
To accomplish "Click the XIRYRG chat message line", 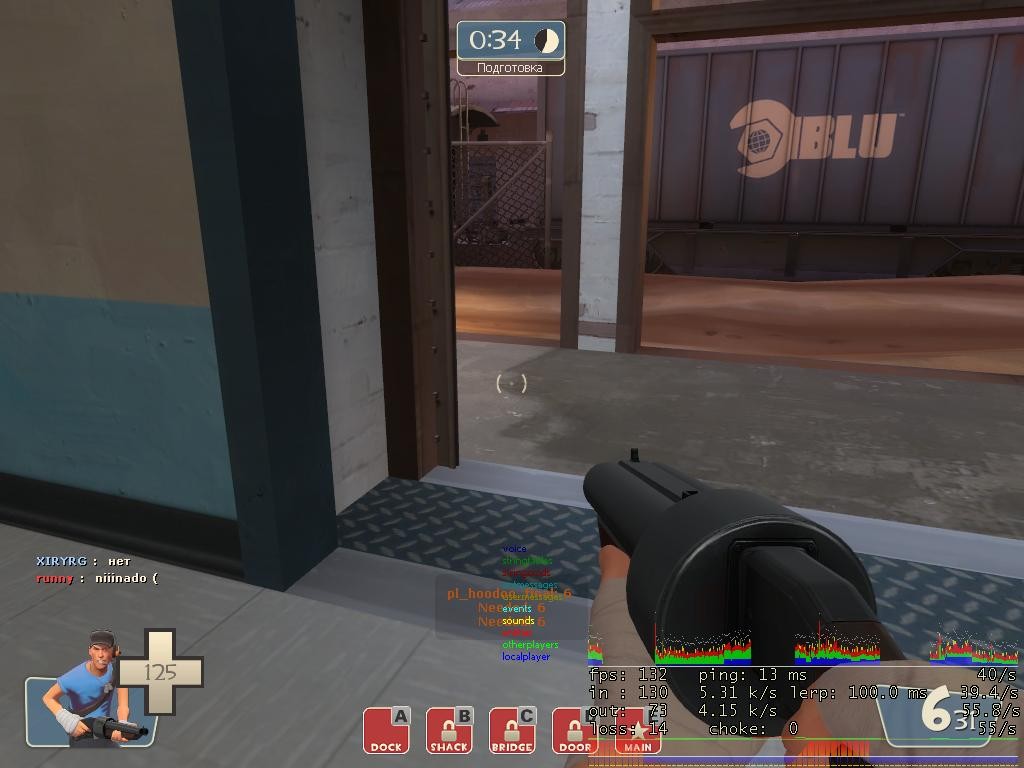I will pos(84,562).
